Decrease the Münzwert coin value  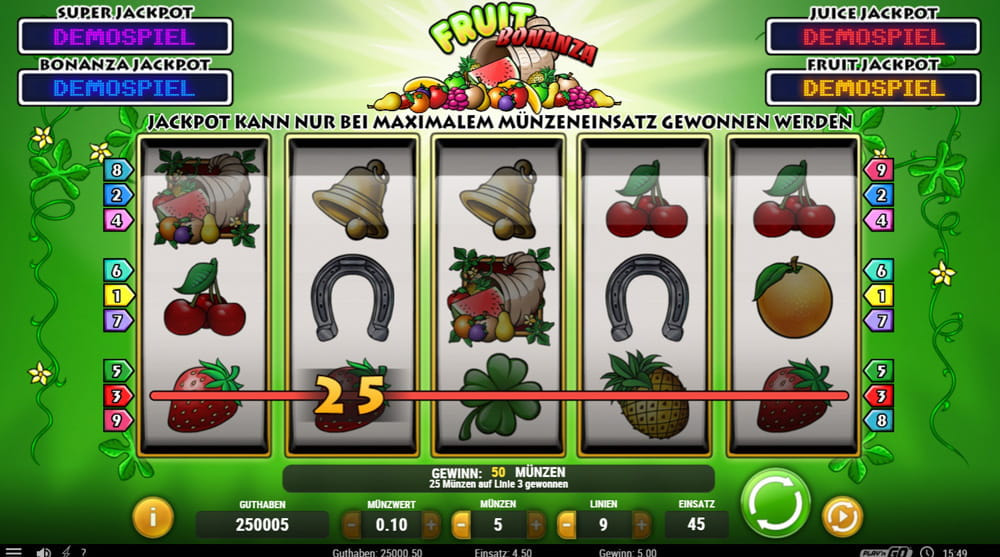[x=352, y=524]
